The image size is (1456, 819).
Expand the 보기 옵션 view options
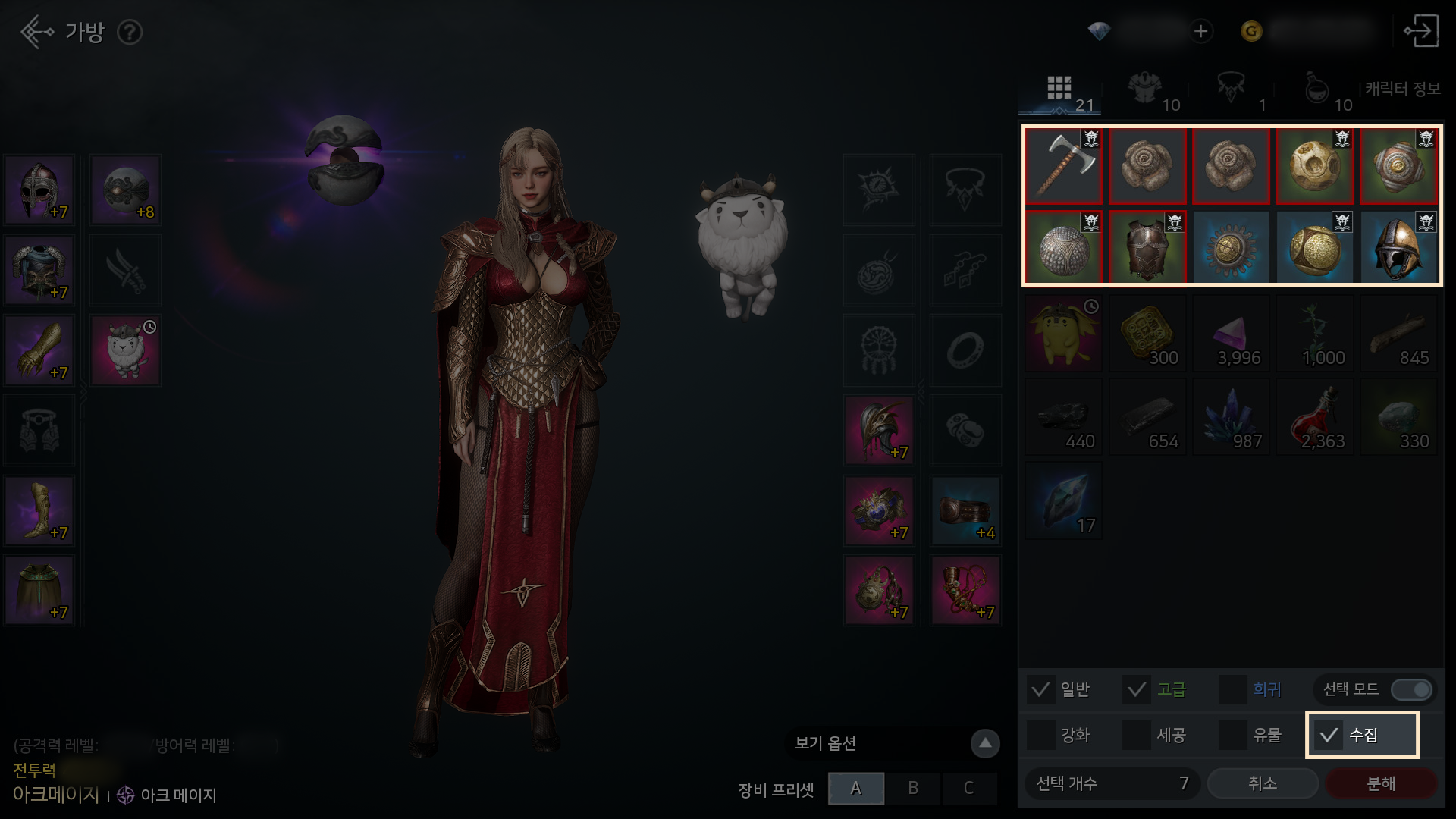985,743
